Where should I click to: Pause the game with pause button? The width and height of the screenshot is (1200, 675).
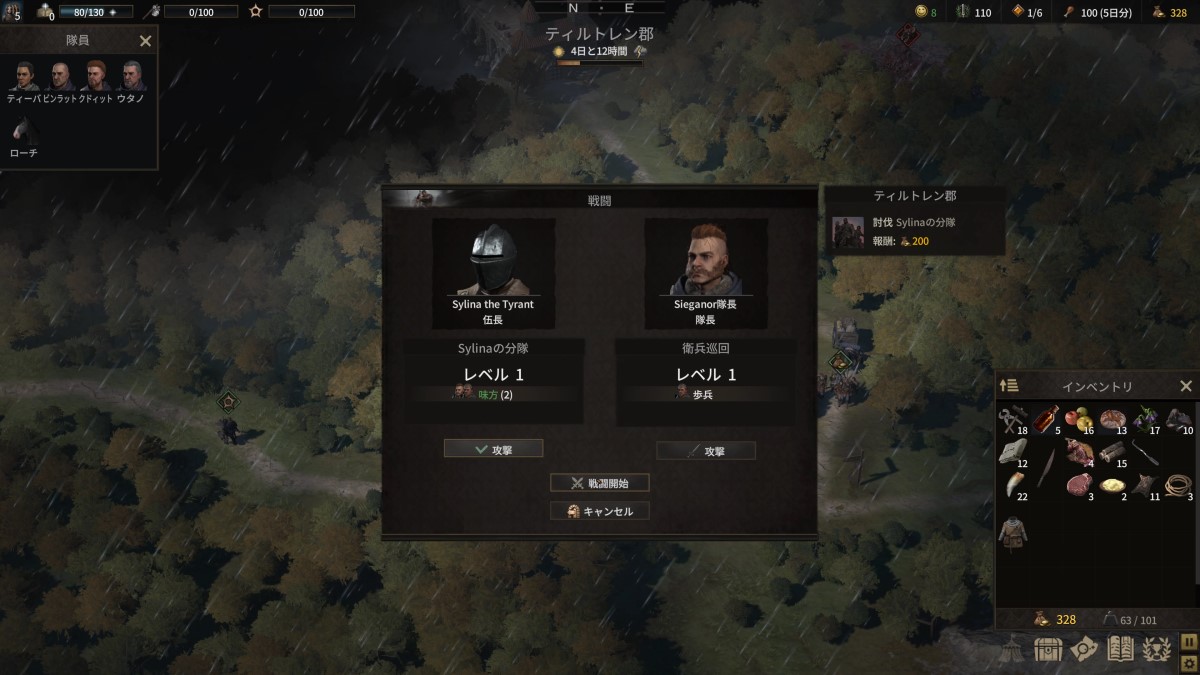point(1189,640)
